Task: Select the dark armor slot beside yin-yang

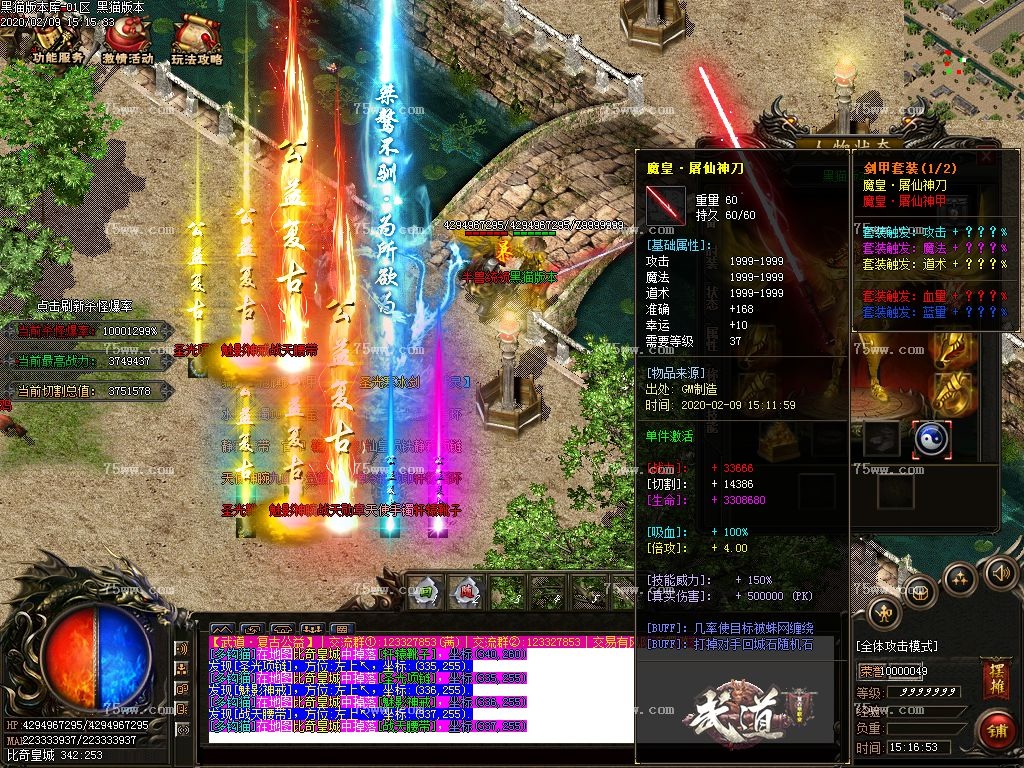Action: click(882, 437)
